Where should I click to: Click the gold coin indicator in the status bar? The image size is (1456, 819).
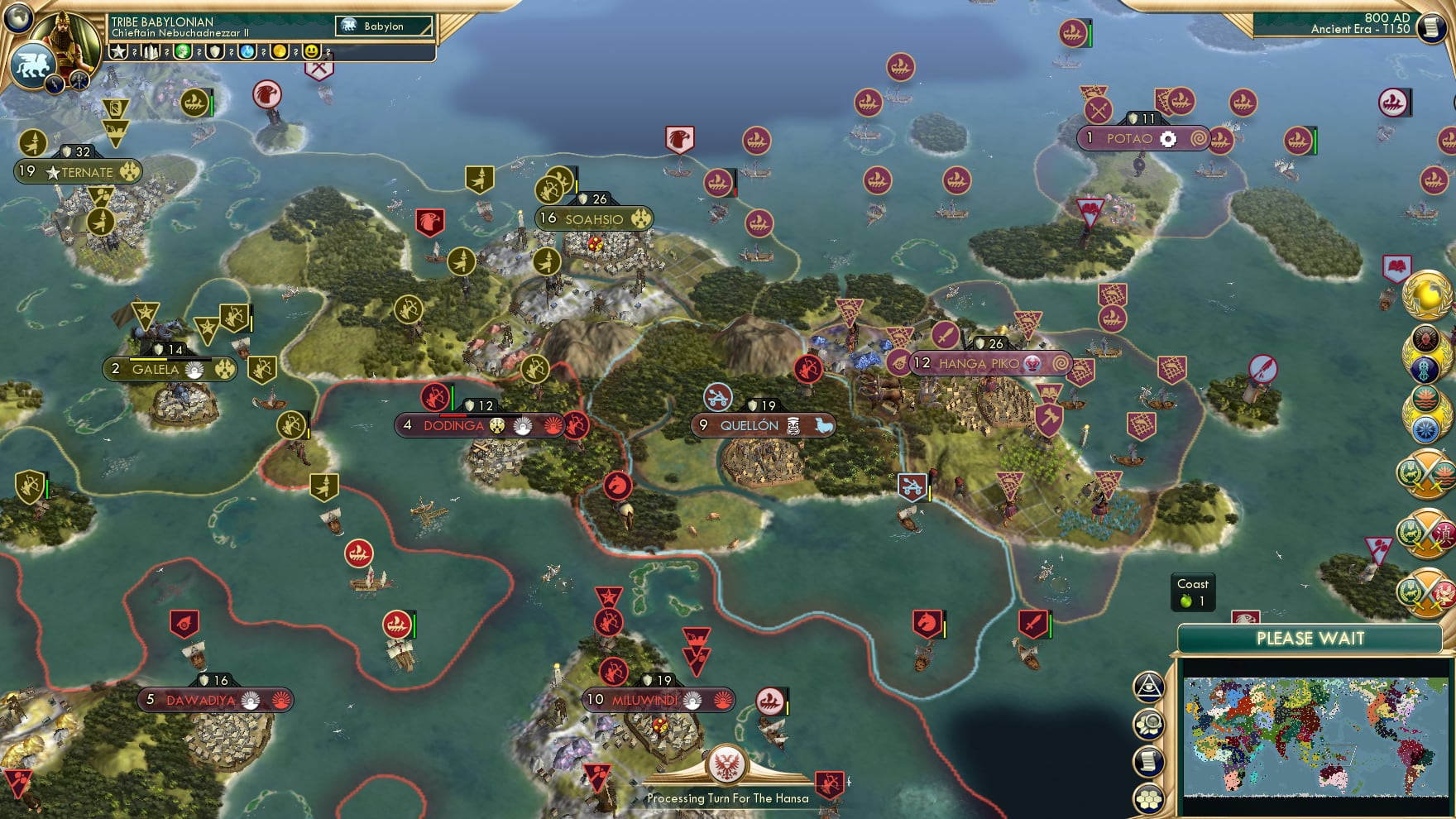(280, 52)
